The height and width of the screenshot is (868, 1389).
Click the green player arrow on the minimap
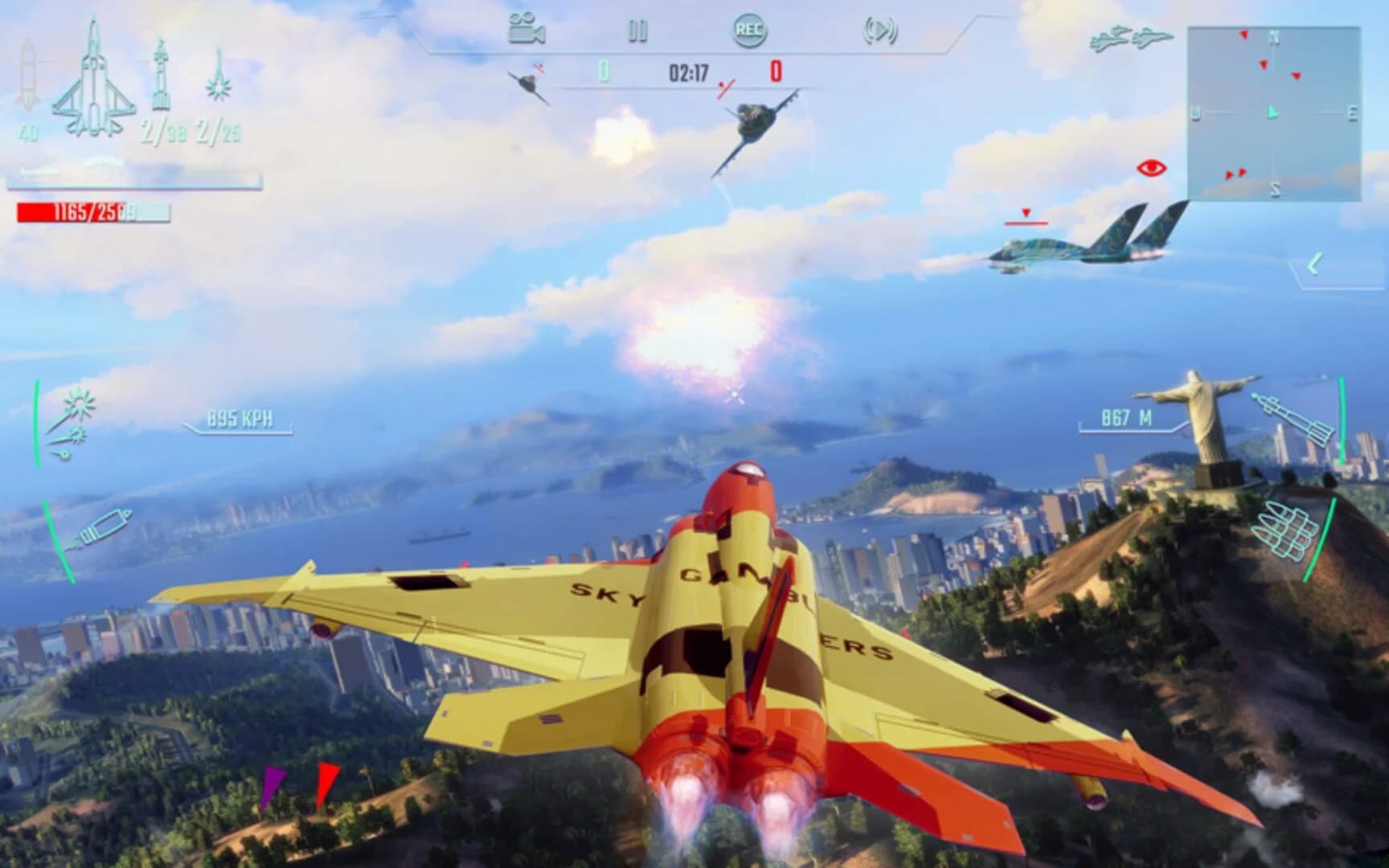[x=1274, y=113]
